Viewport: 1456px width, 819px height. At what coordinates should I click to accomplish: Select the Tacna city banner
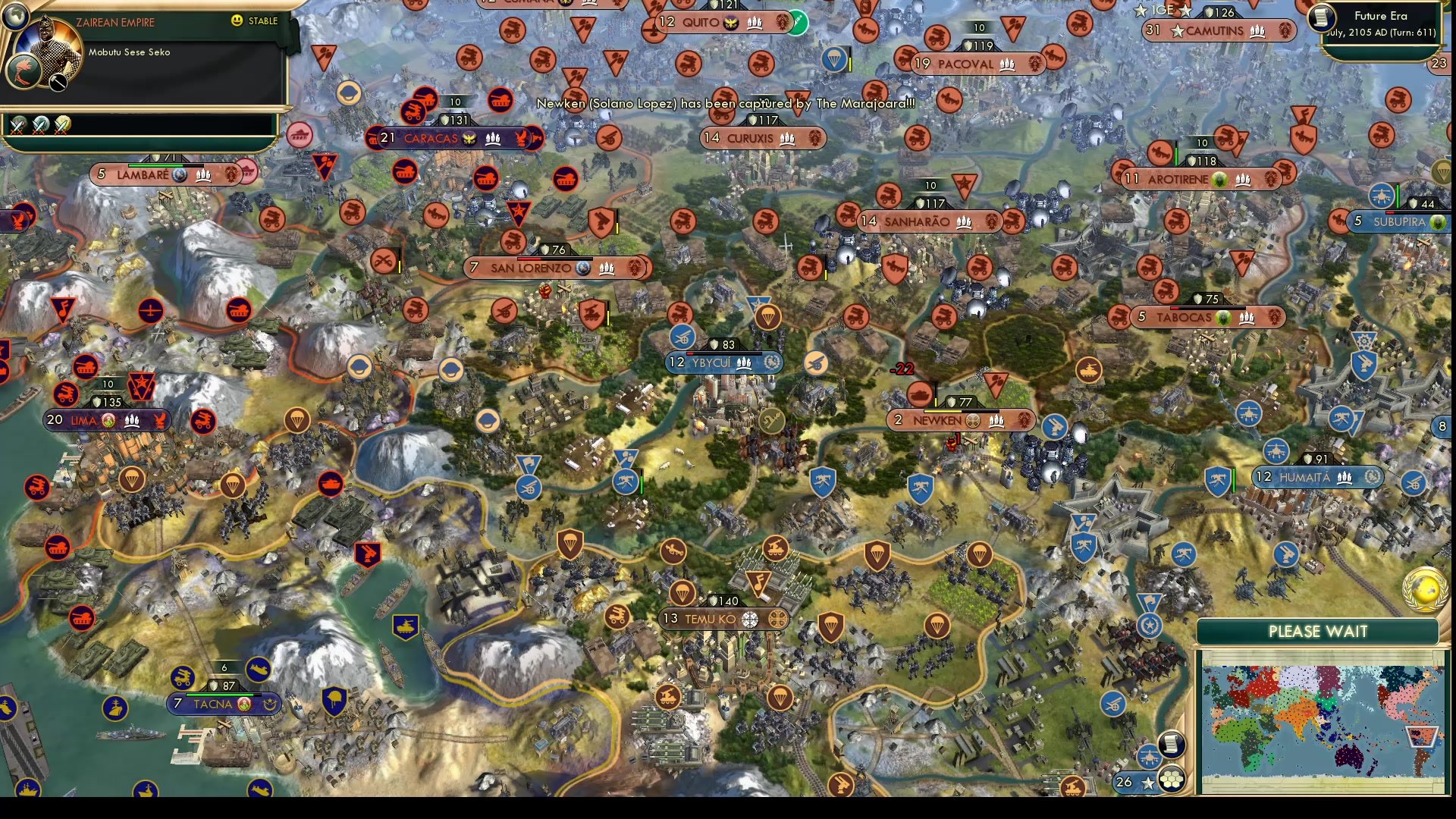point(224,704)
